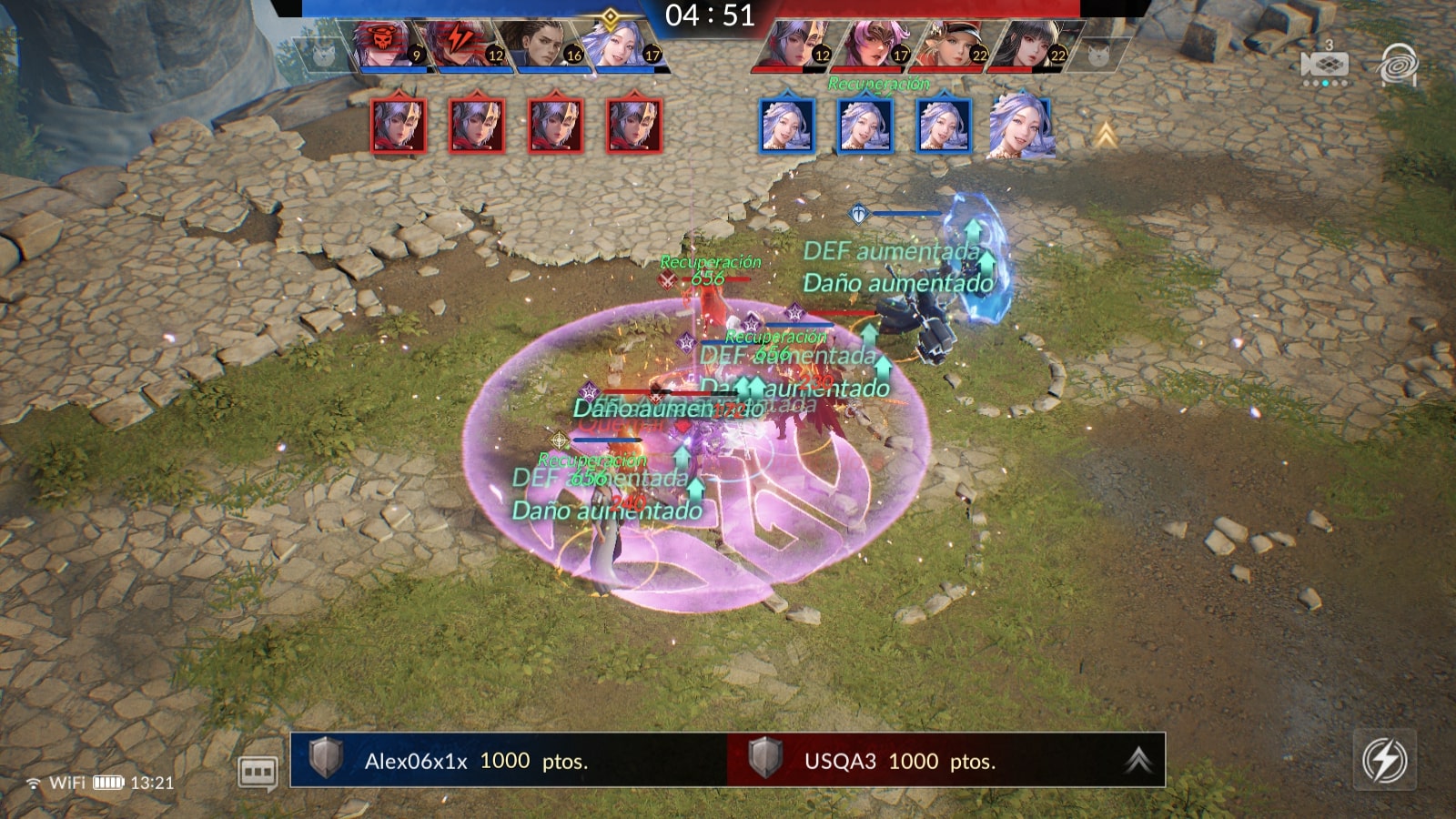The image size is (1456, 819).
Task: Click the red team cat emblem slot
Action: (x=1098, y=55)
